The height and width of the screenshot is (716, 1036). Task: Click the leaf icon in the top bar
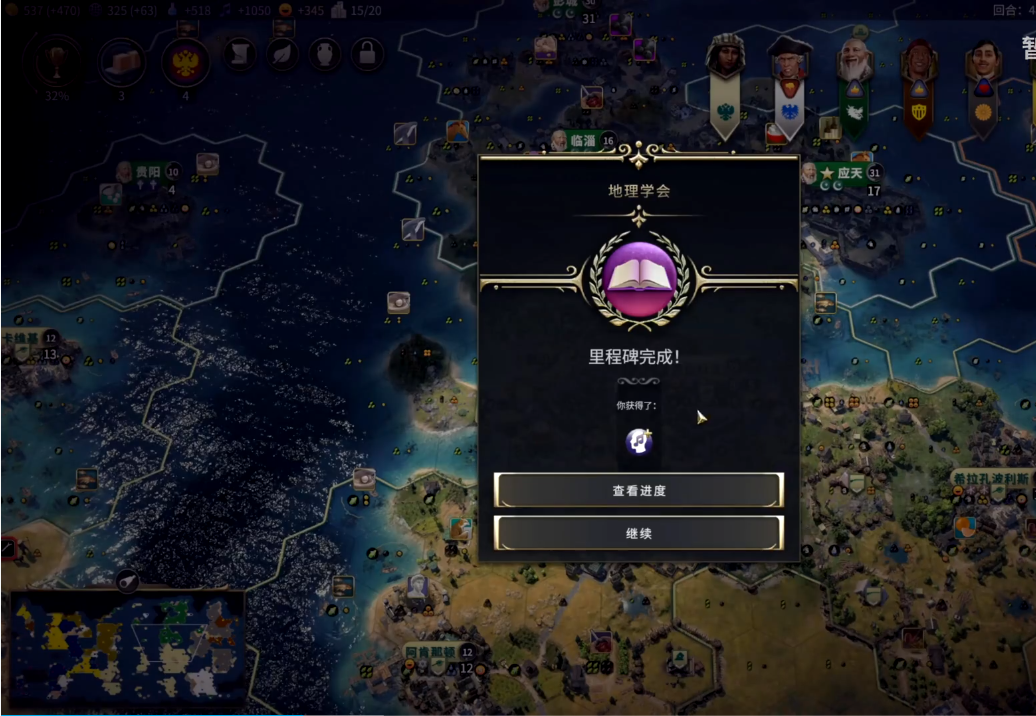[x=282, y=53]
